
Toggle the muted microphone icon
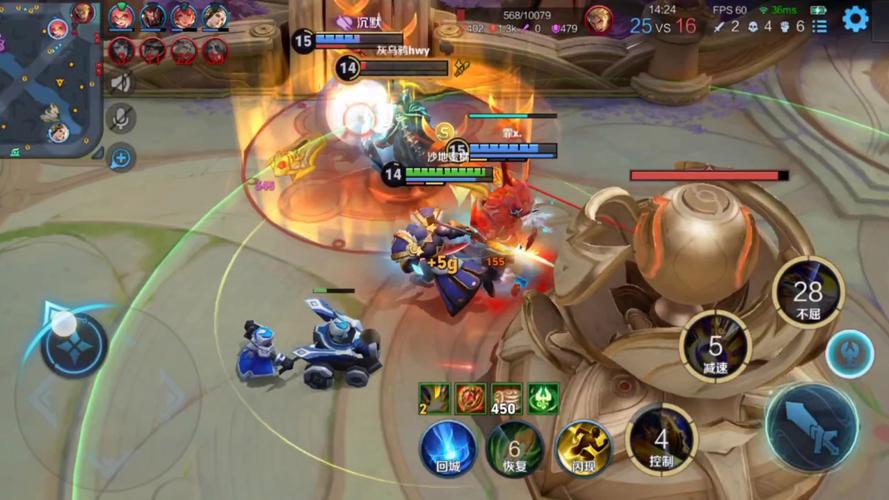[121, 119]
